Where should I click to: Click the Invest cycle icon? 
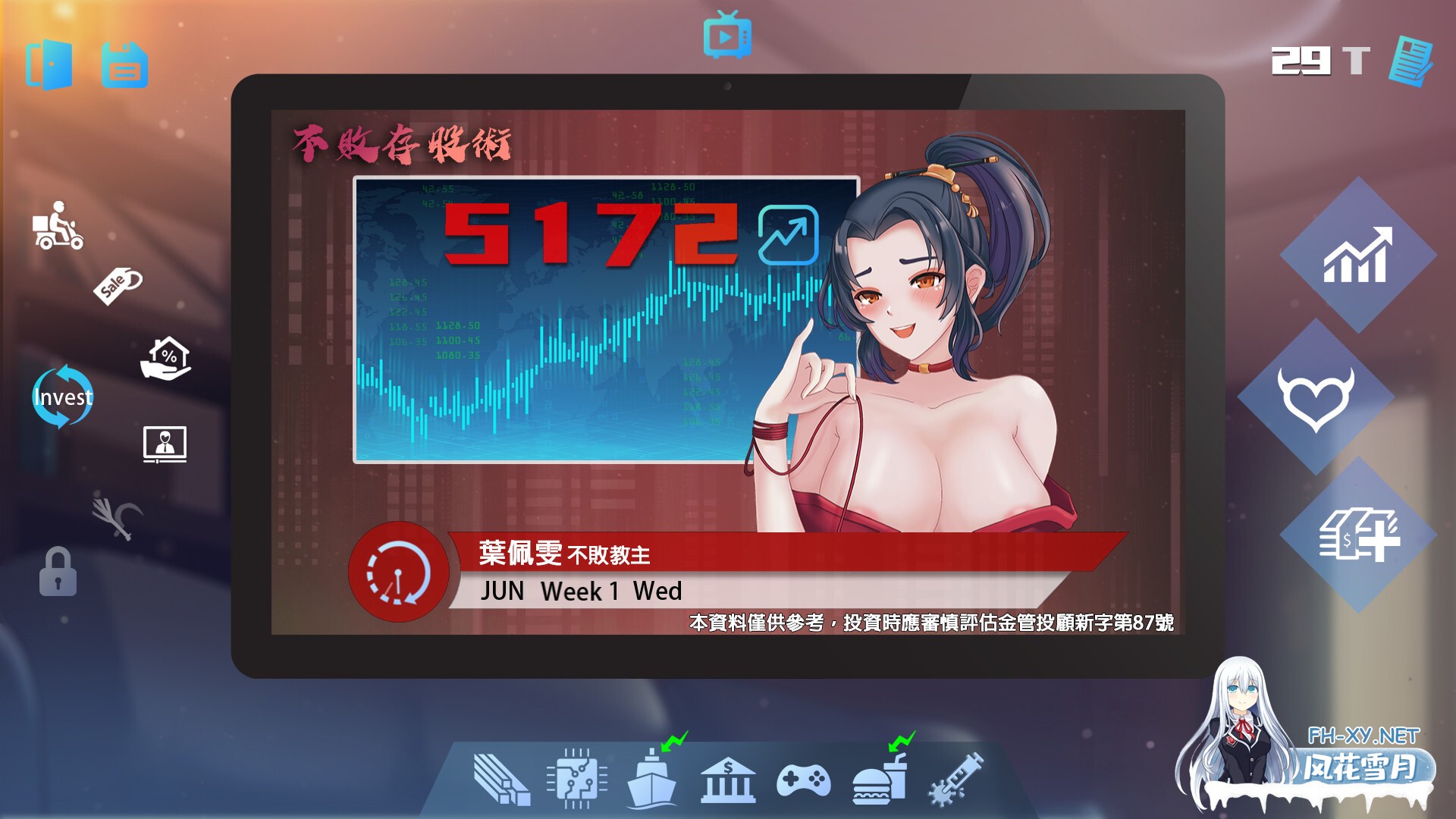[64, 397]
